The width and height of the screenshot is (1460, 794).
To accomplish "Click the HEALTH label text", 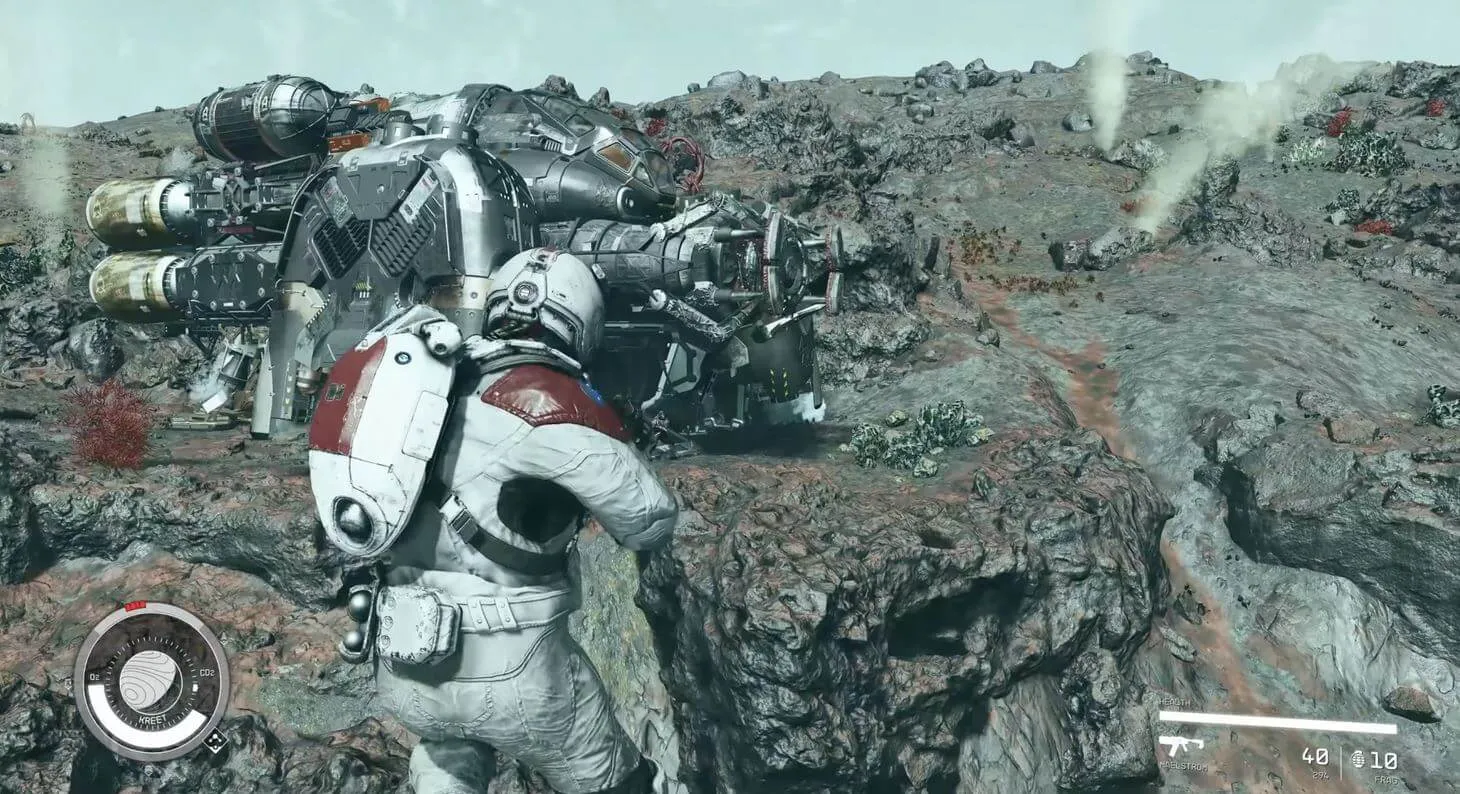I will coord(1175,701).
